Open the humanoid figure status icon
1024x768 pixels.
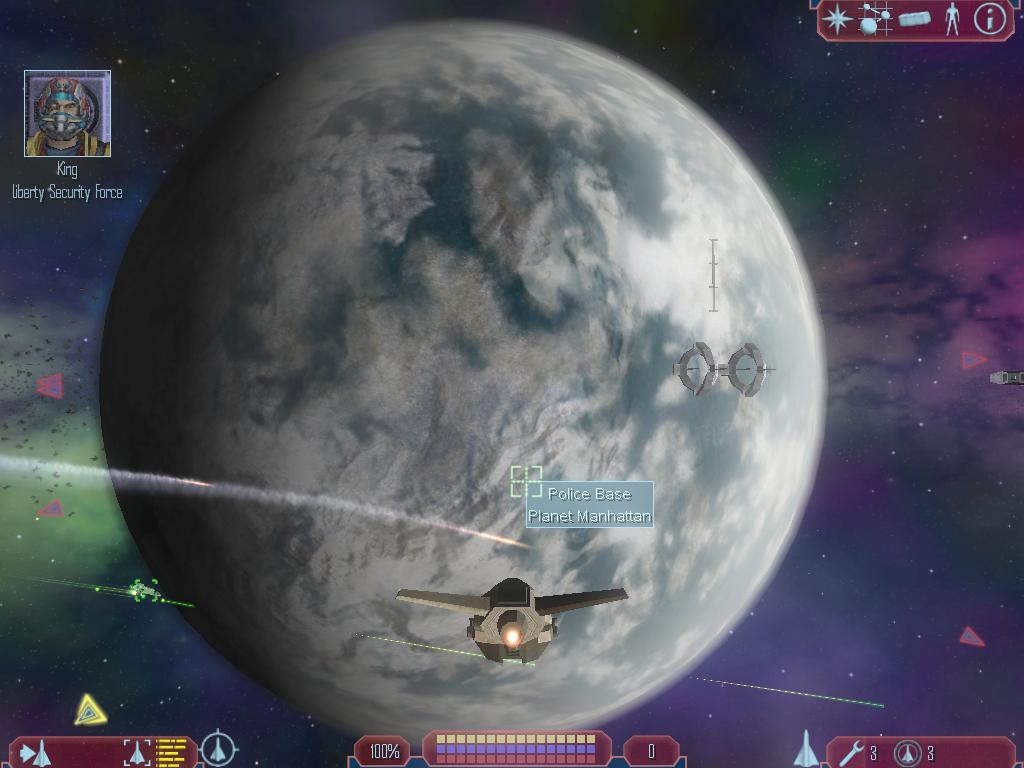pos(952,19)
